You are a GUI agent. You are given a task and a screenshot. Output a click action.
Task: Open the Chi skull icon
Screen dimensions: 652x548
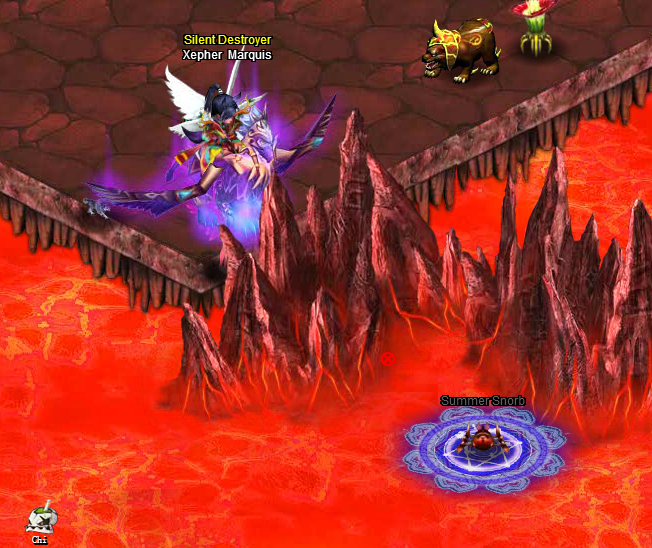click(x=40, y=520)
